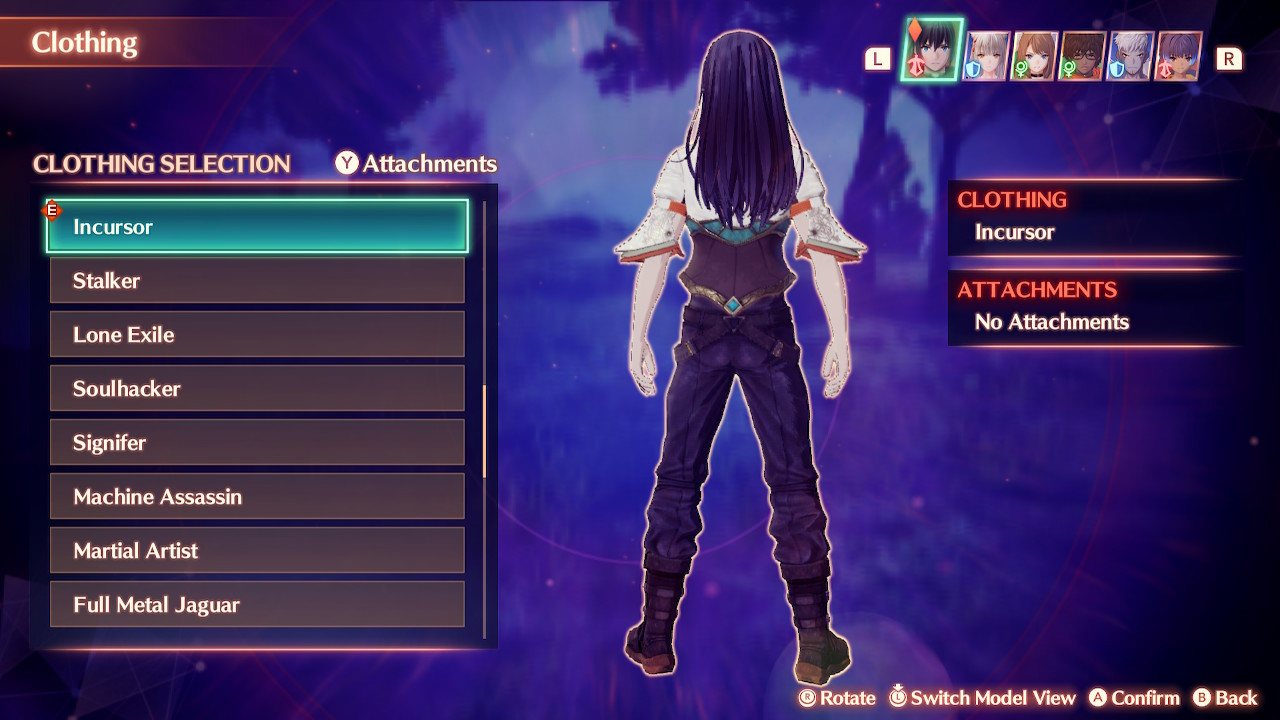1280x720 pixels.
Task: Choose the Stalker clothing option
Action: [x=257, y=281]
